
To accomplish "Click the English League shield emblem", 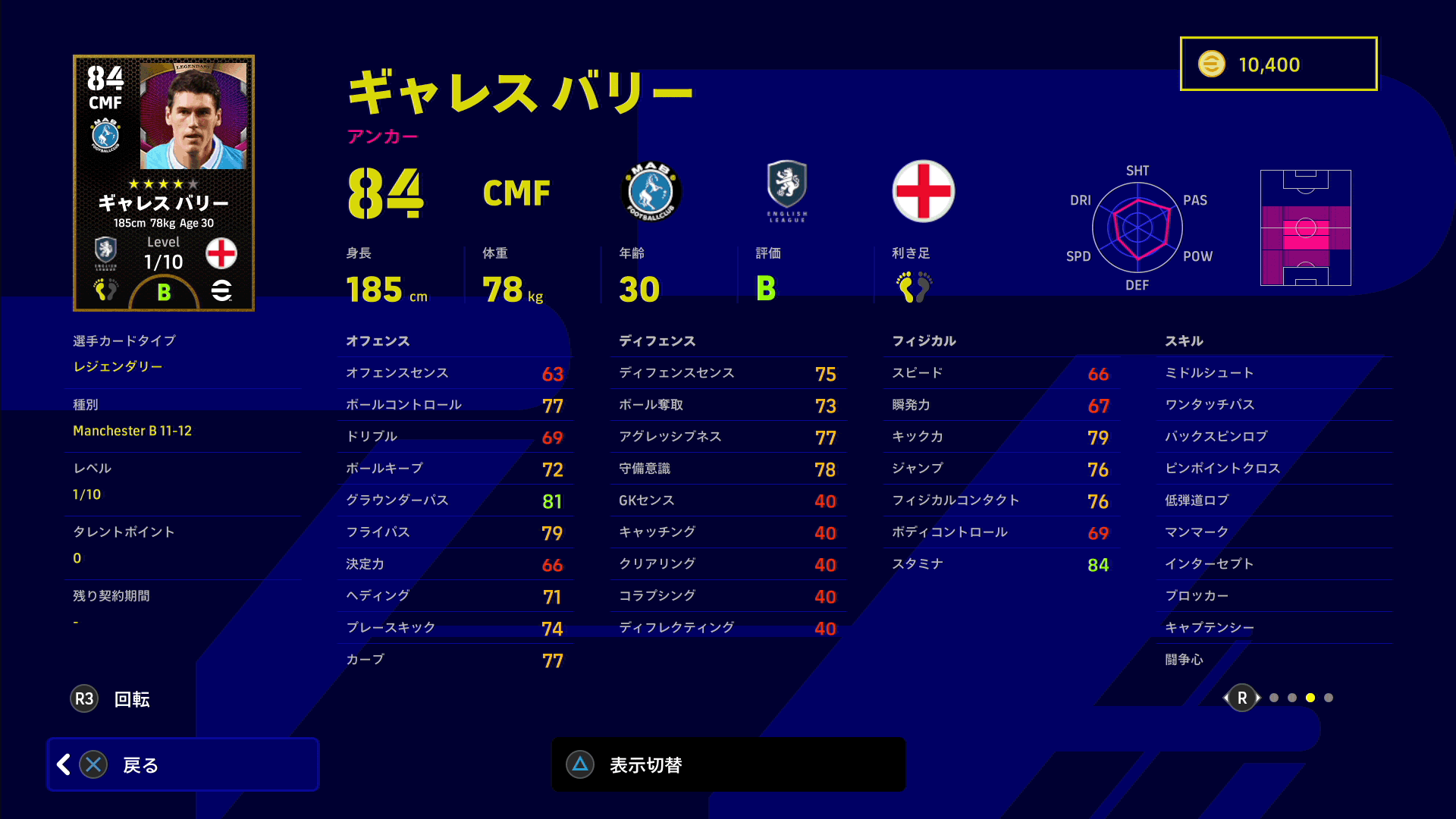I will pyautogui.click(x=787, y=190).
